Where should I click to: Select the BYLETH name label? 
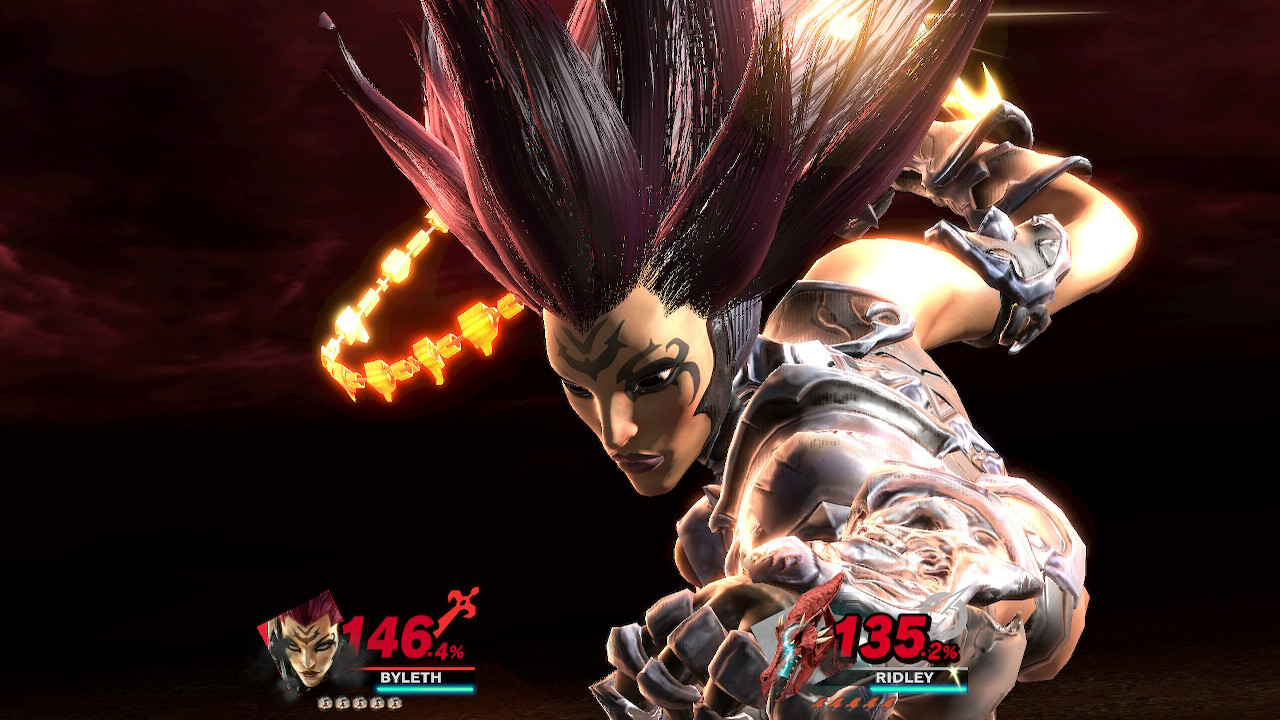click(412, 676)
